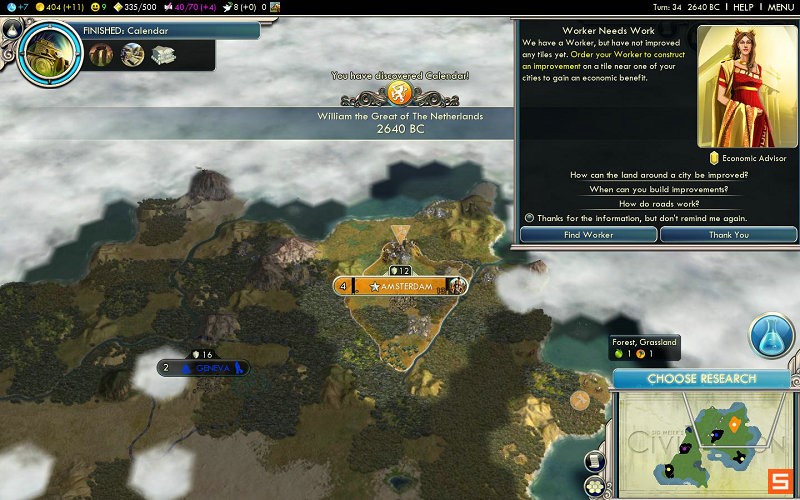Open the HELP Civilopedia
Viewport: 800px width, 500px height.
(x=743, y=7)
